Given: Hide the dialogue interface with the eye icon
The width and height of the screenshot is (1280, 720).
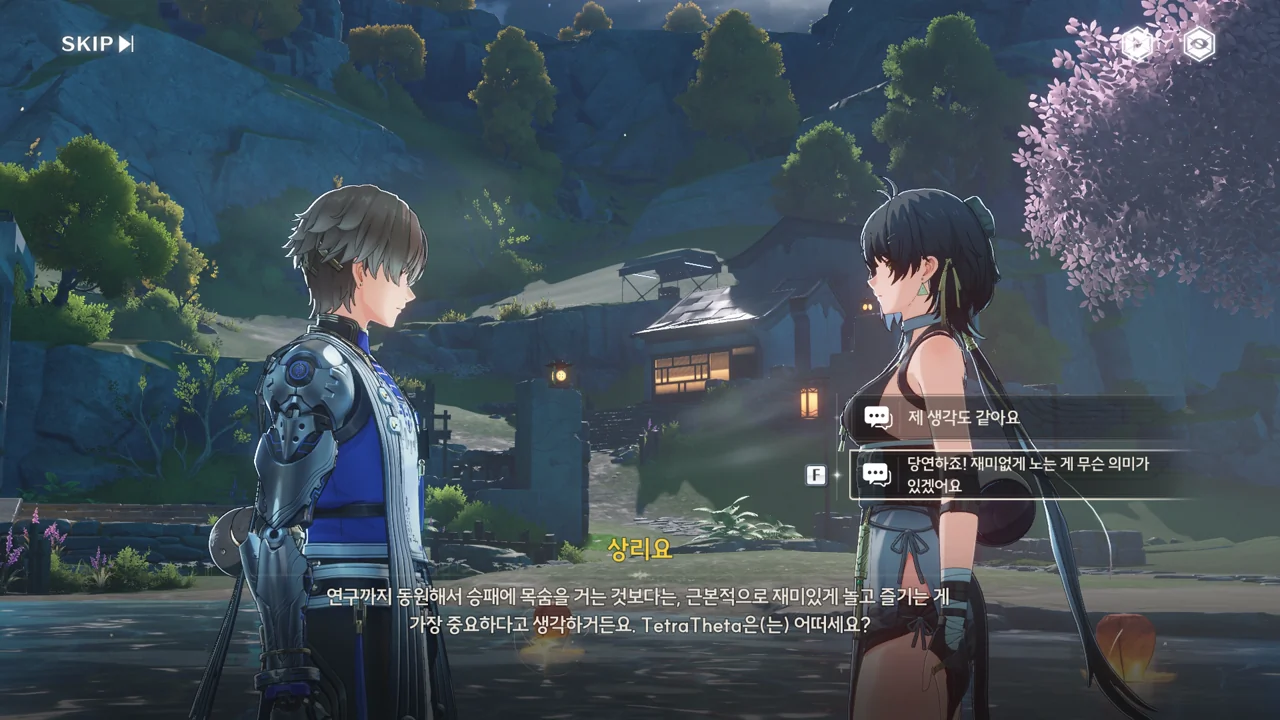Looking at the screenshot, I should 1199,44.
